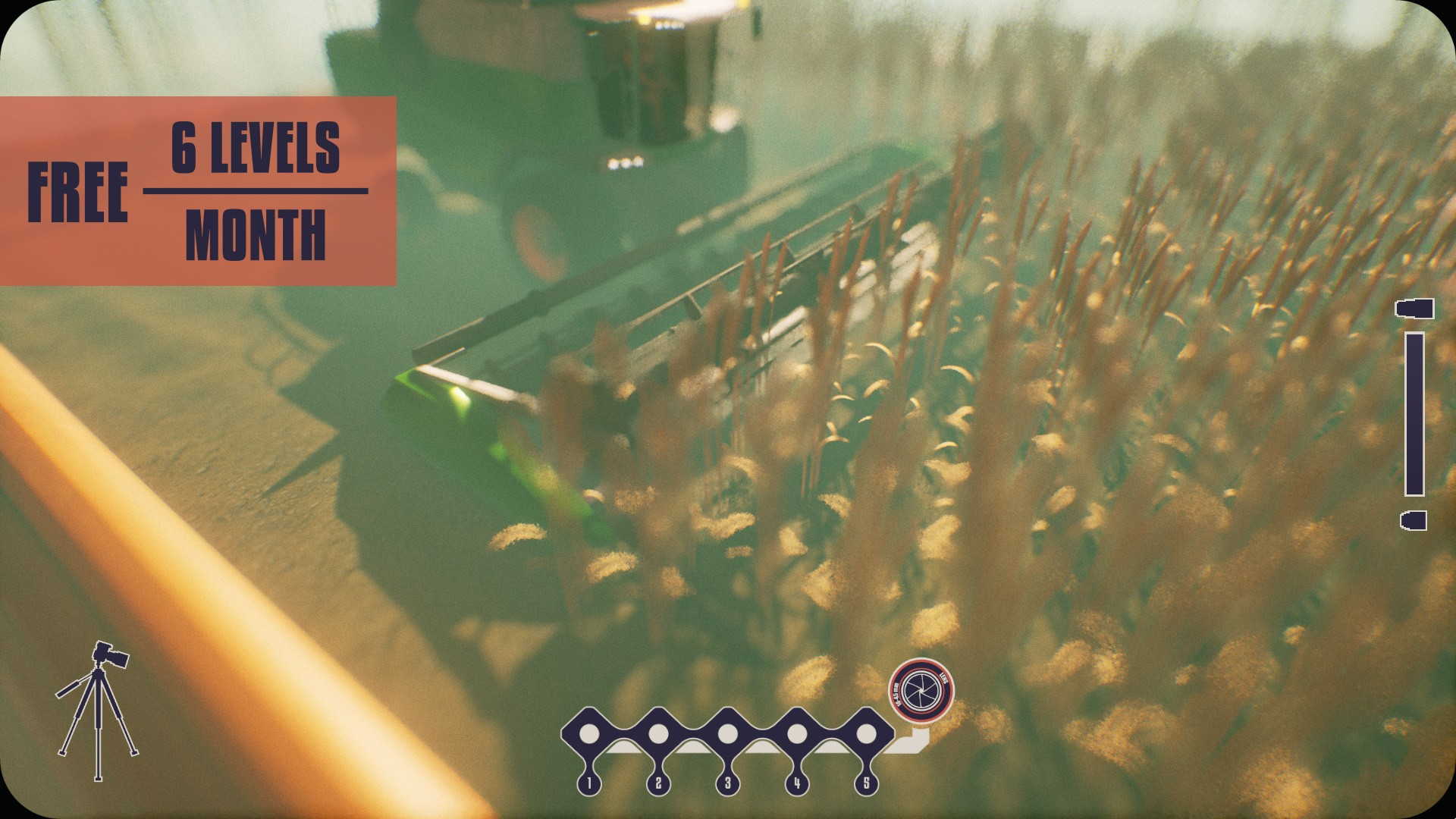Viewport: 1456px width, 819px height.
Task: Select photo slot number 2
Action: click(x=658, y=734)
